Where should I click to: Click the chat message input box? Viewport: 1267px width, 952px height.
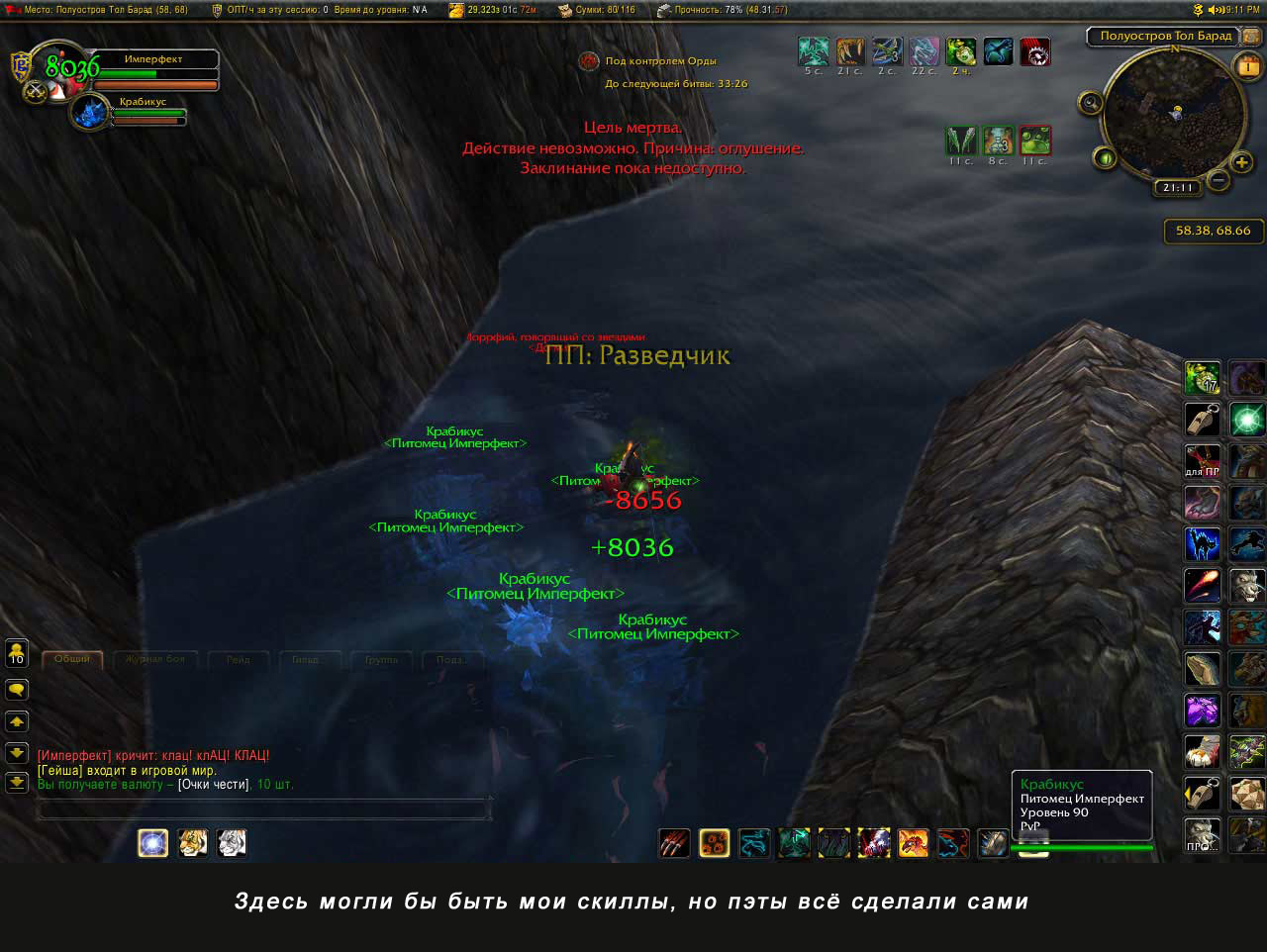pos(263,810)
